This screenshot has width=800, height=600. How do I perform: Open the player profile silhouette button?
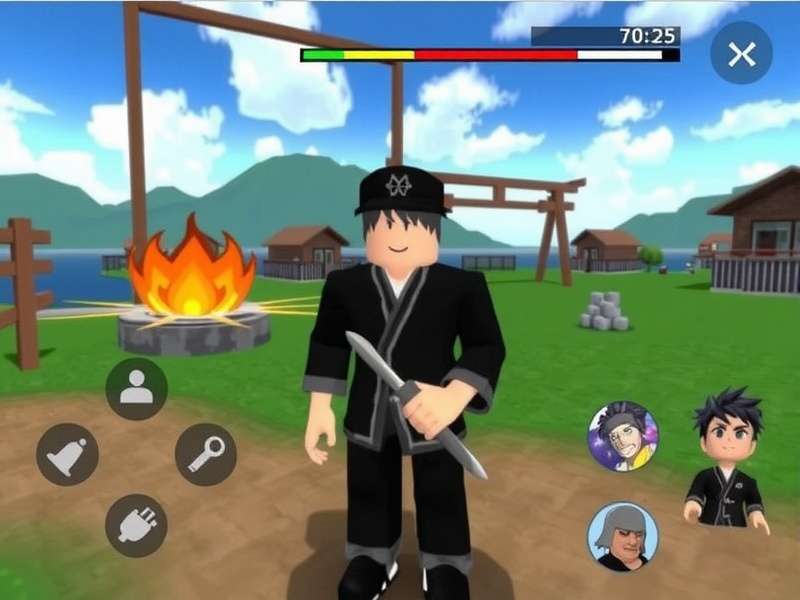(136, 389)
